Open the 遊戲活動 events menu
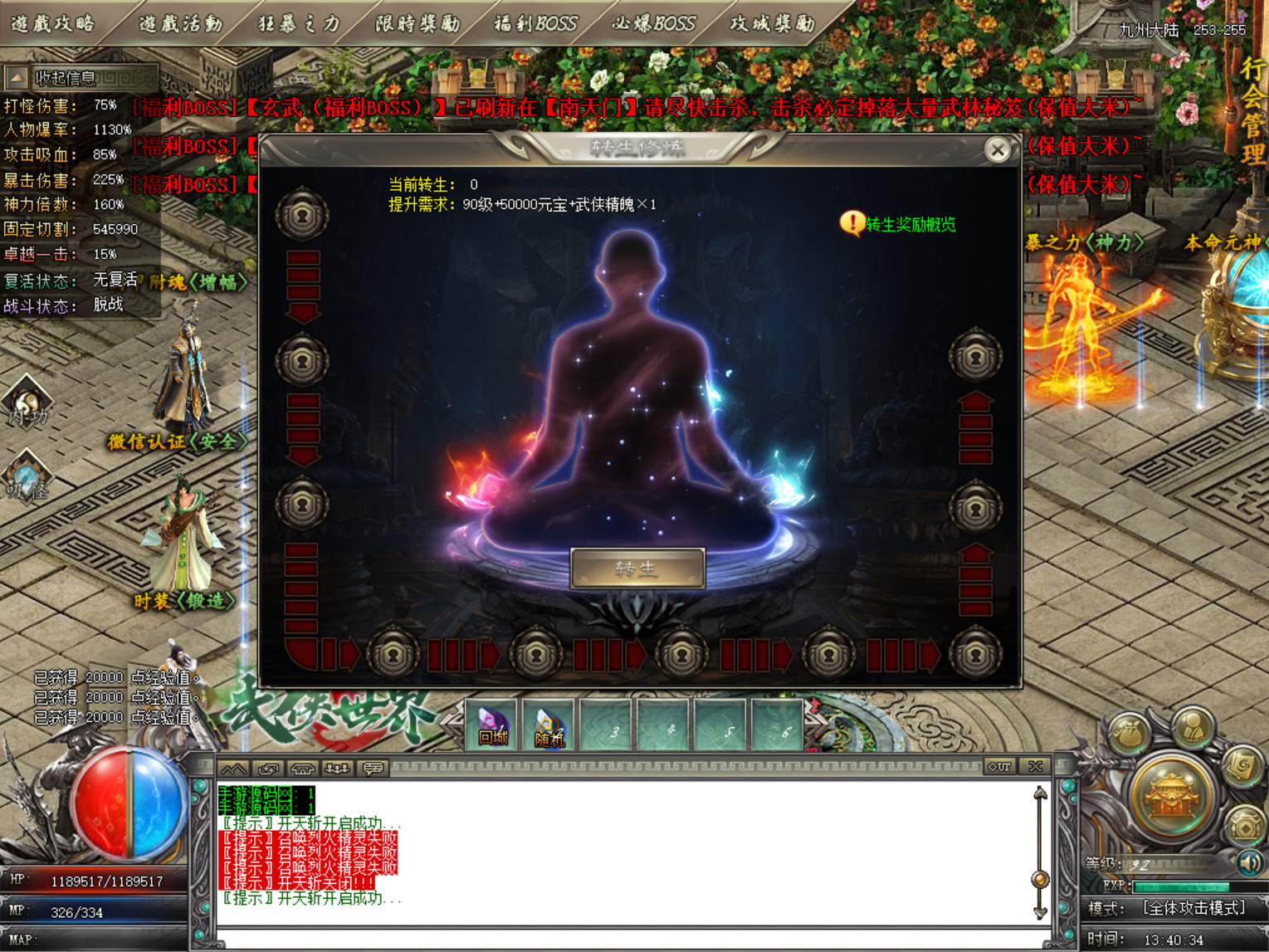The width and height of the screenshot is (1269, 952). (180, 23)
